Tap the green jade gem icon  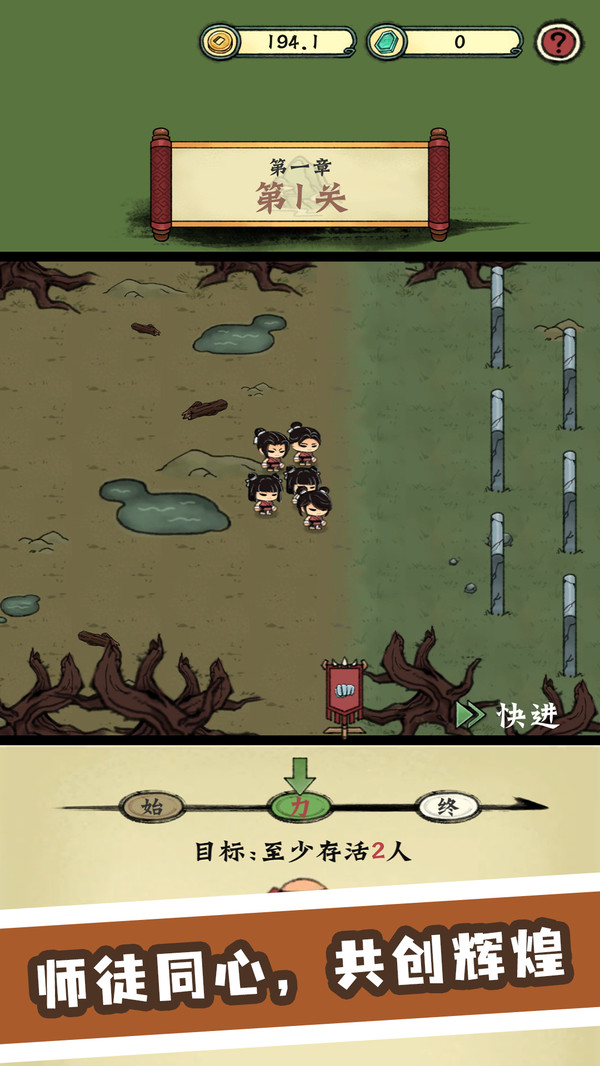pos(385,43)
